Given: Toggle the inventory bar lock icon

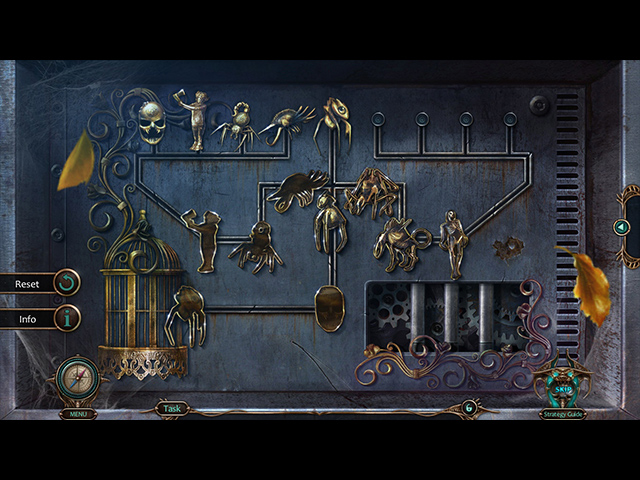Looking at the screenshot, I should 467,407.
